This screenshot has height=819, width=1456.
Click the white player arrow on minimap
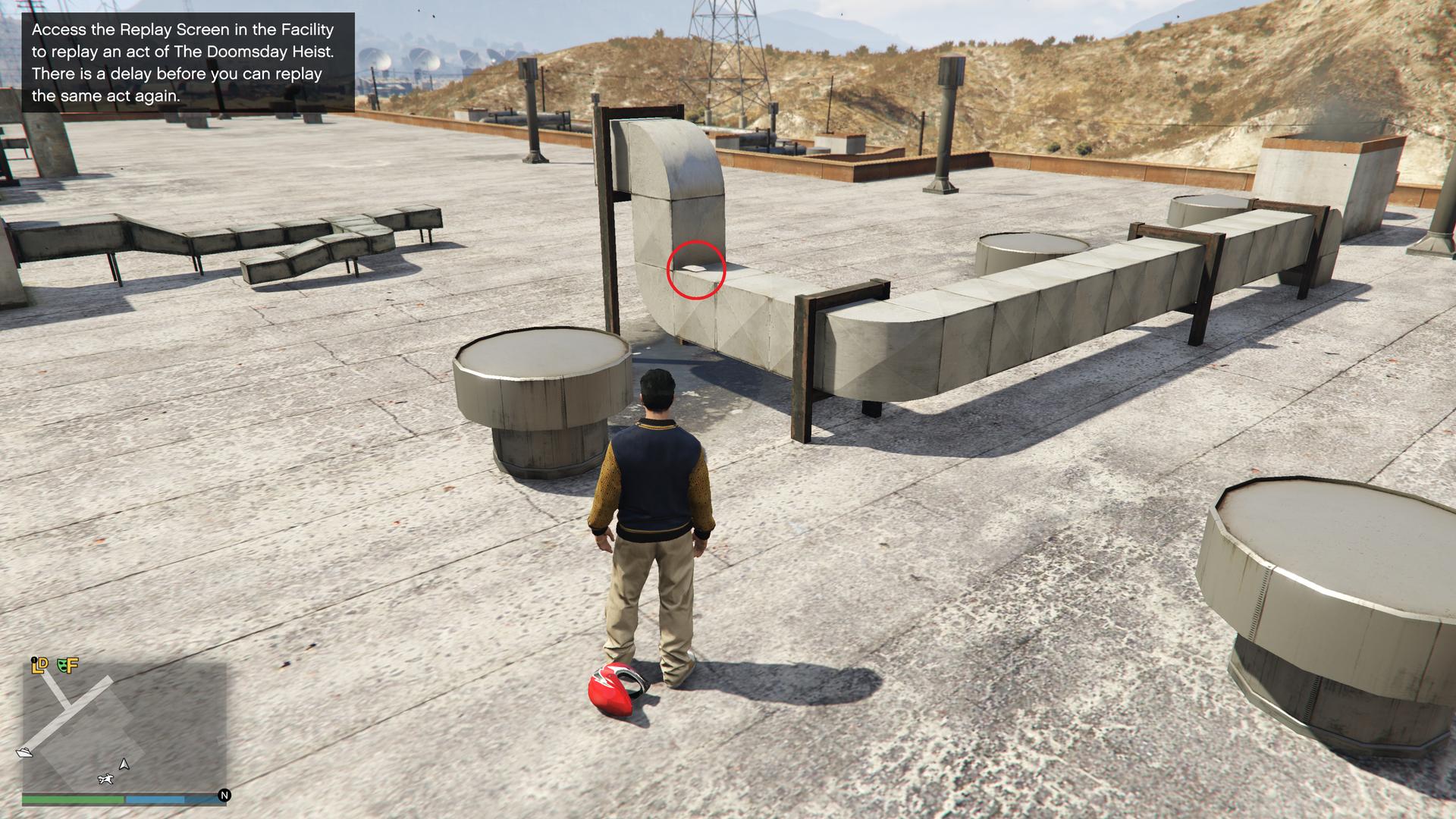click(x=124, y=764)
